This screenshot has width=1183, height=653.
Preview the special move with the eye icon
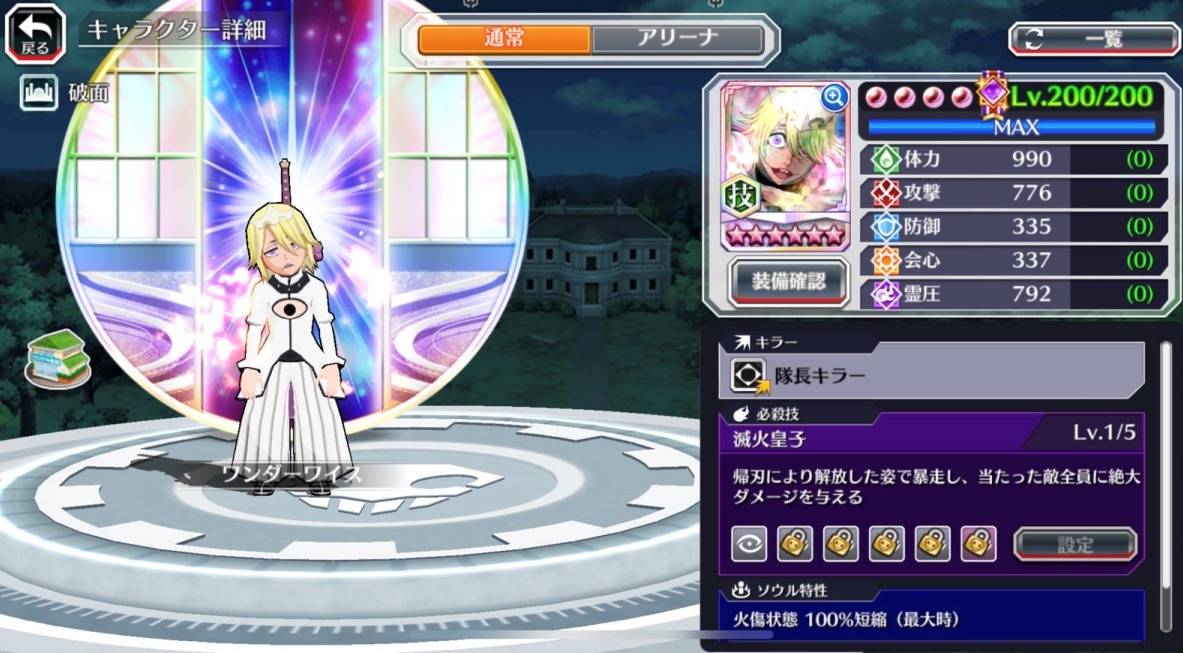[x=748, y=543]
